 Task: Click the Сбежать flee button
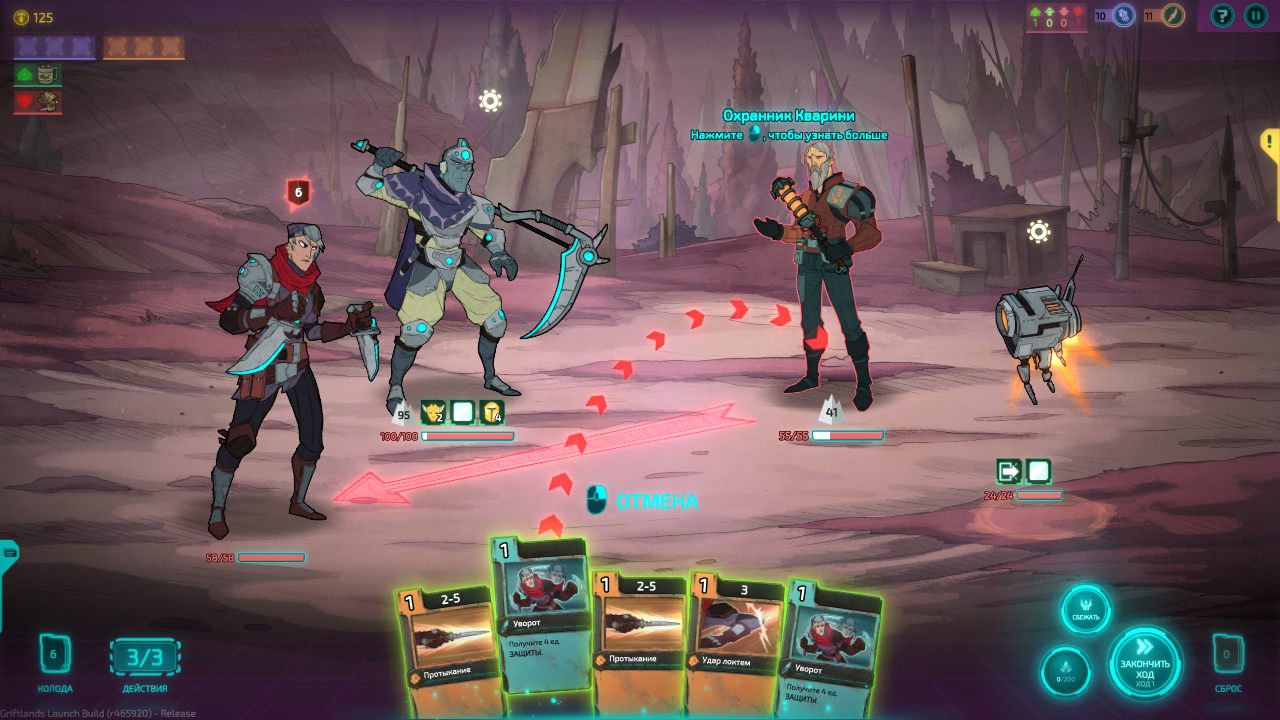1086,609
